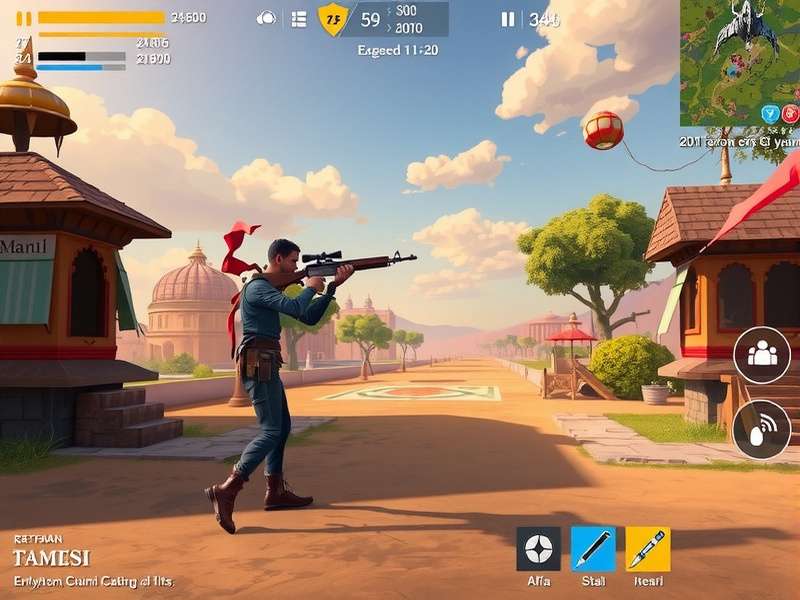Tap the blue round icon under minimap
This screenshot has width=800, height=600.
(x=770, y=114)
